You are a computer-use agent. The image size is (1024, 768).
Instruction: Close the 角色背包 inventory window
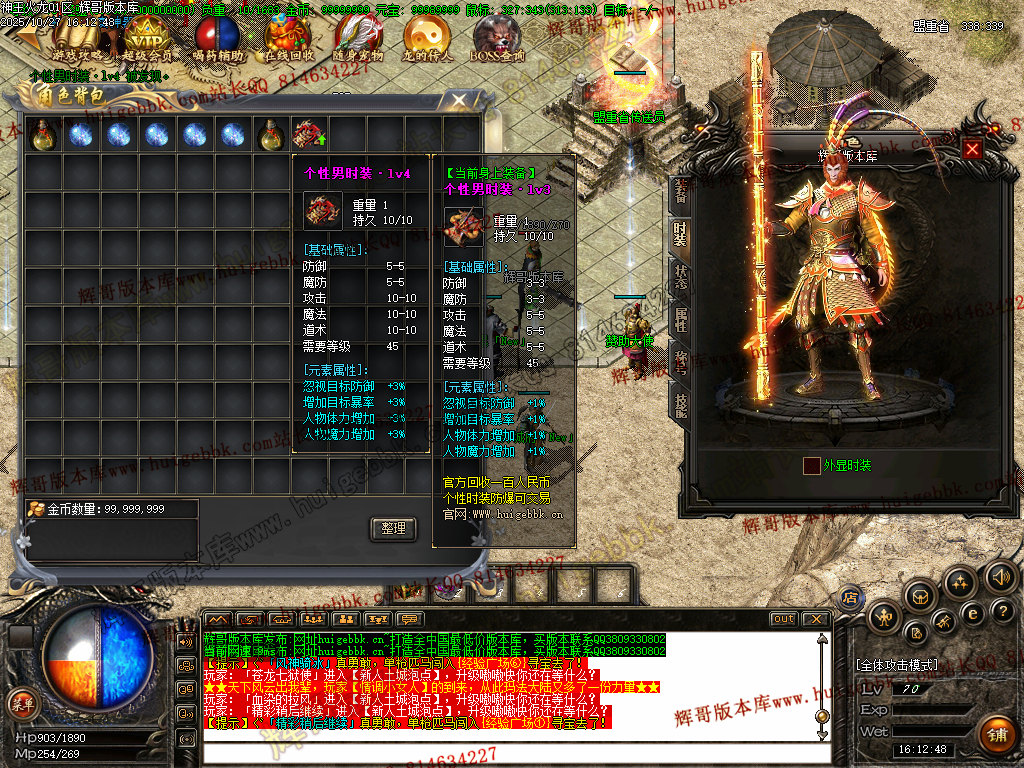[459, 100]
